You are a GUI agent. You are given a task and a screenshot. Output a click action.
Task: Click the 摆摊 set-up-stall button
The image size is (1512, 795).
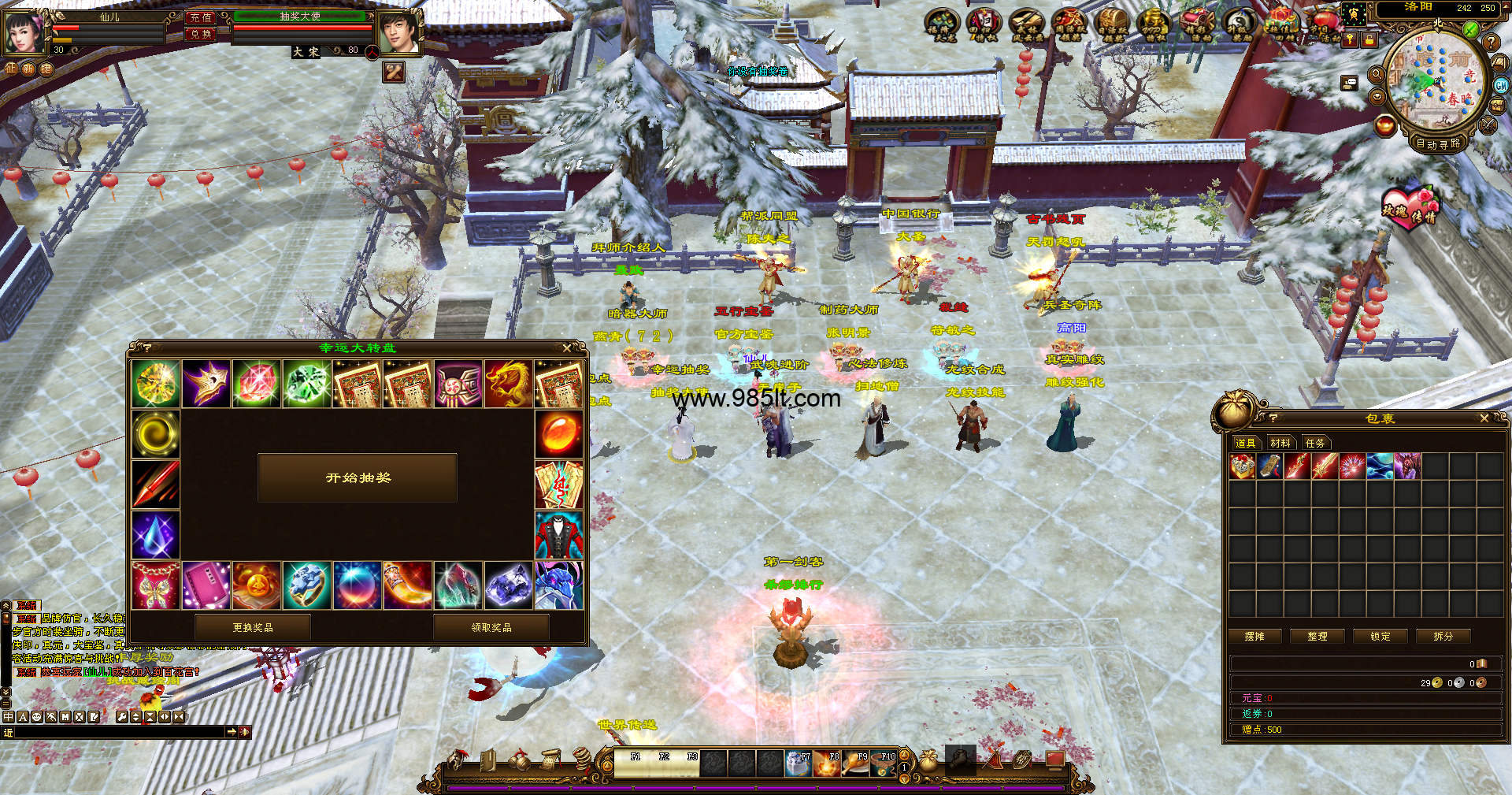click(x=1254, y=636)
